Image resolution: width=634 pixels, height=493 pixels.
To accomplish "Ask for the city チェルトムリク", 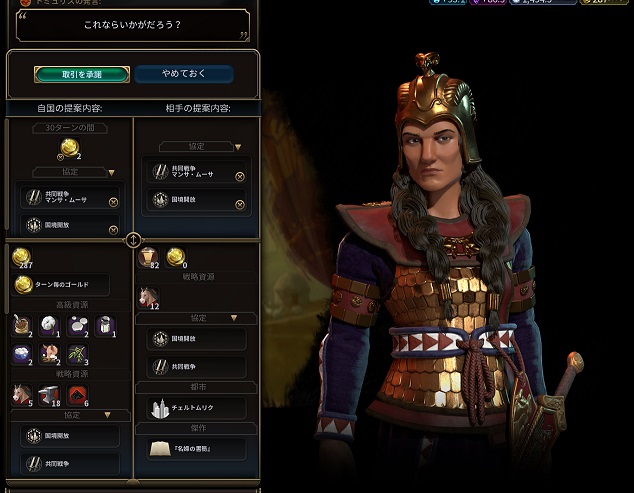I will coord(196,408).
